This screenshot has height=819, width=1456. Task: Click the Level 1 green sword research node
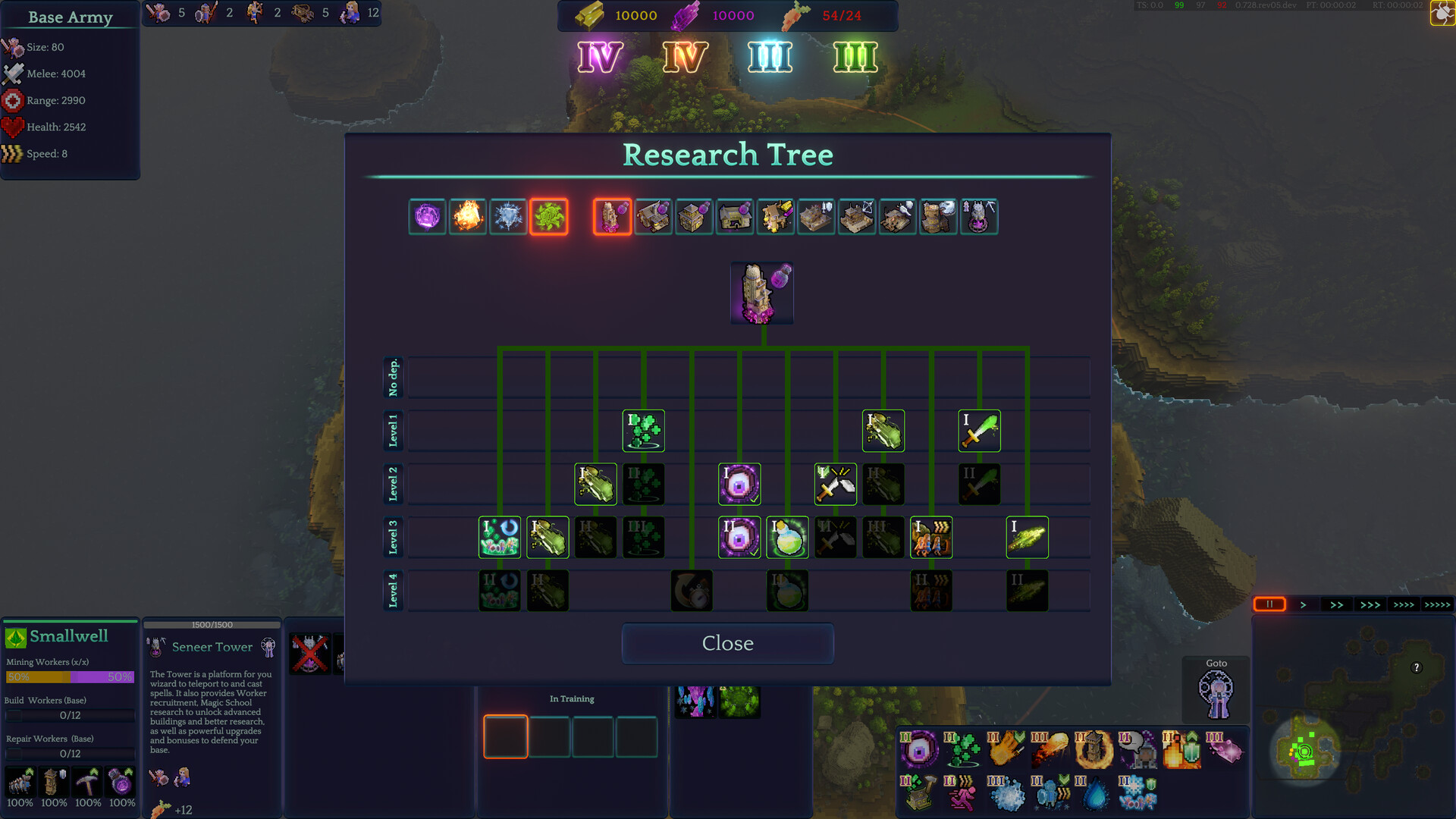(x=979, y=431)
